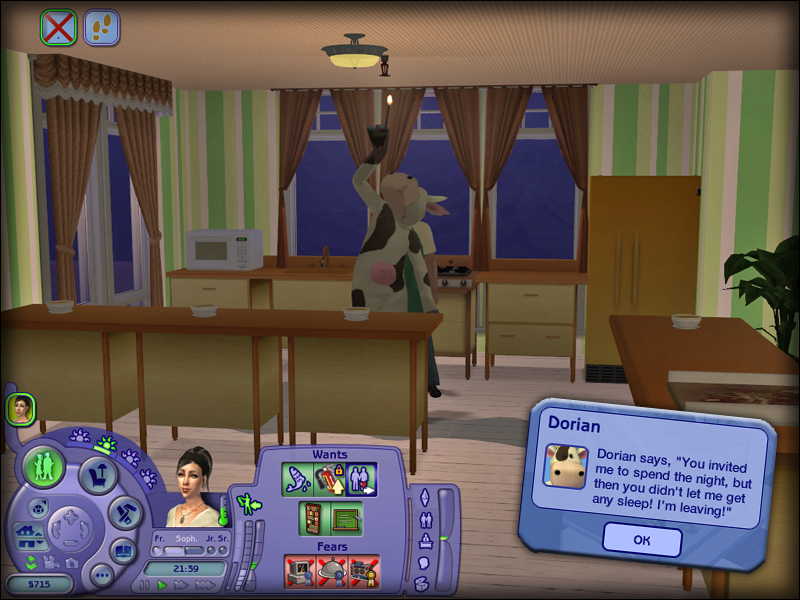The height and width of the screenshot is (600, 800).
Task: Cancel the queued action with the red X
Action: coord(58,27)
